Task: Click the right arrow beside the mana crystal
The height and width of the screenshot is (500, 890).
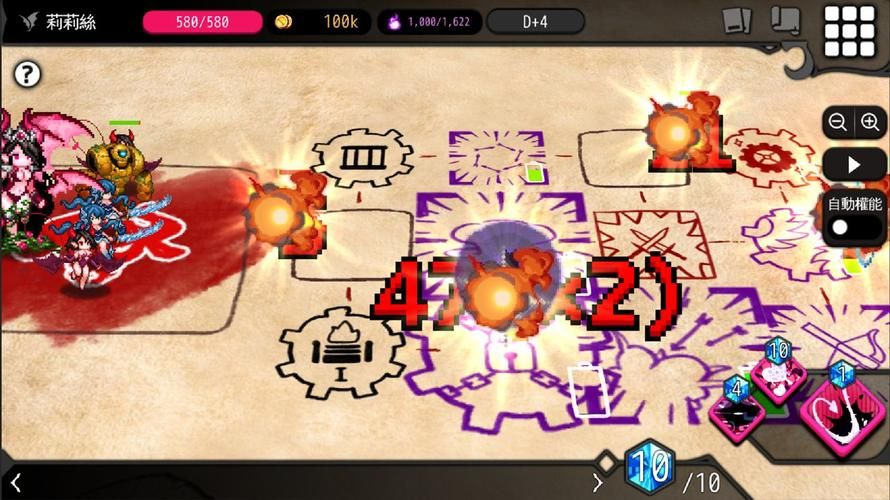Action: [598, 483]
